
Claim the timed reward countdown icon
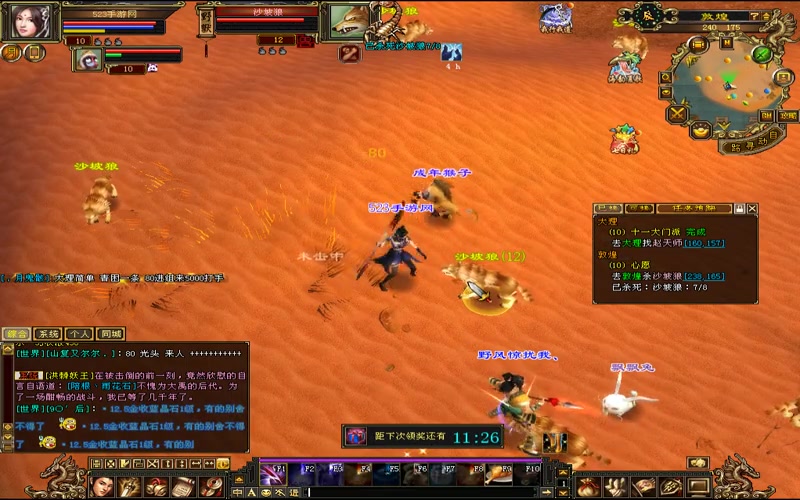click(x=355, y=436)
